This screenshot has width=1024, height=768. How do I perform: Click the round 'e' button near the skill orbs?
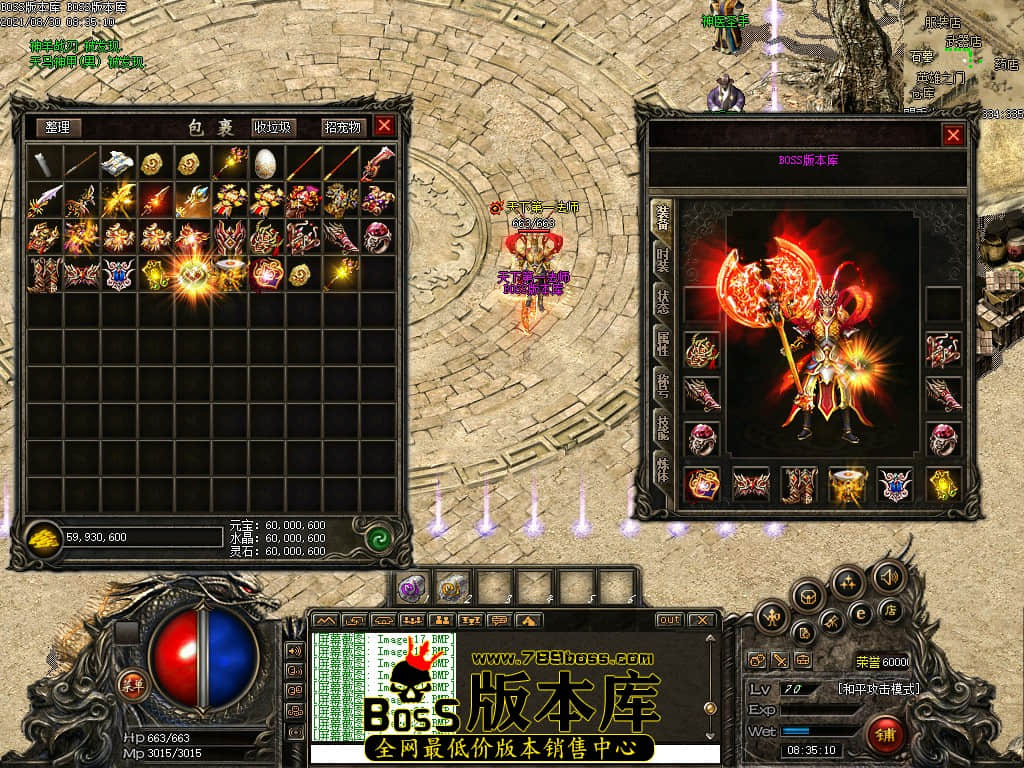tap(859, 612)
